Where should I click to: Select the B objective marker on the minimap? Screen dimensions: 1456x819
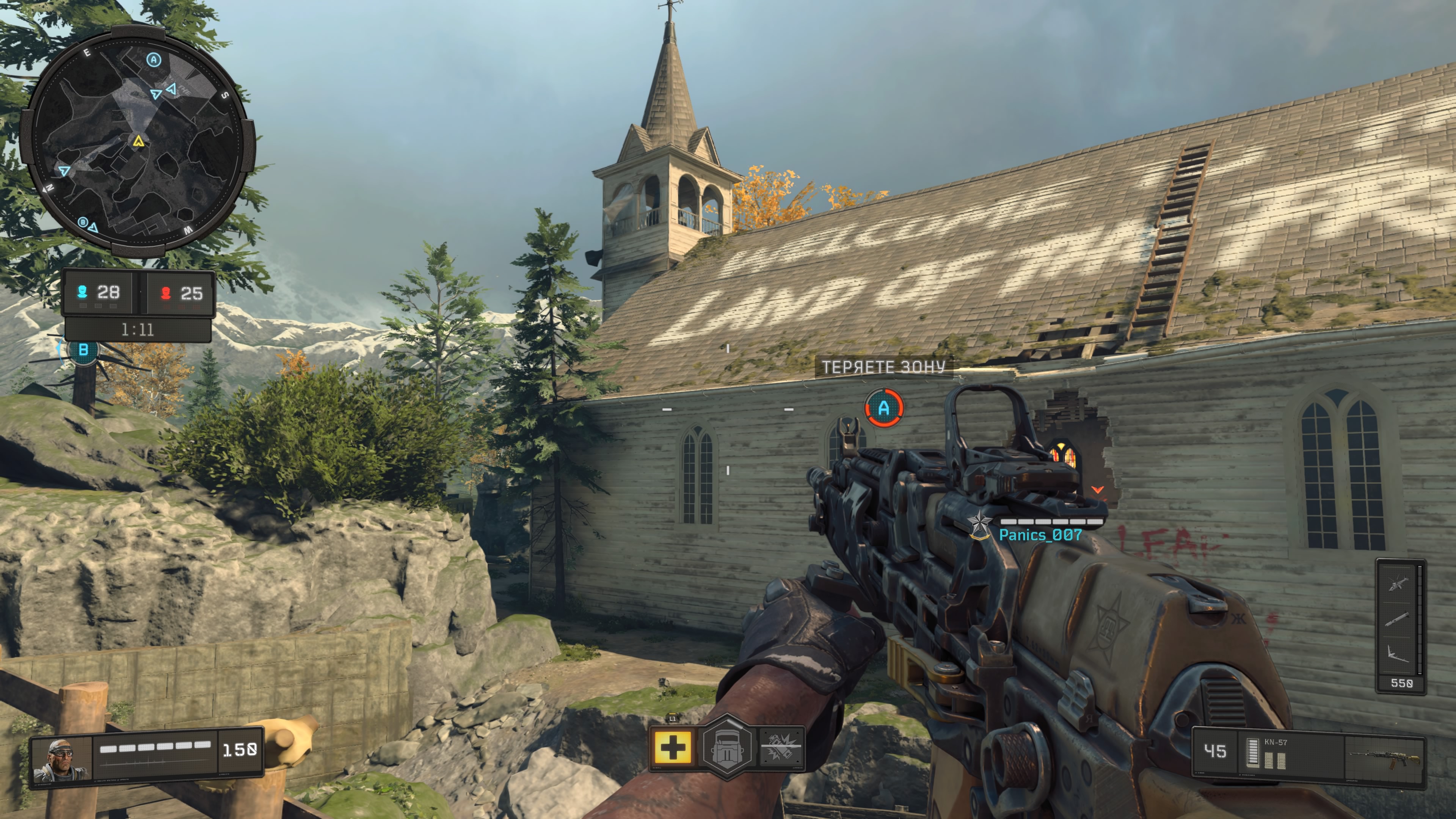[83, 222]
